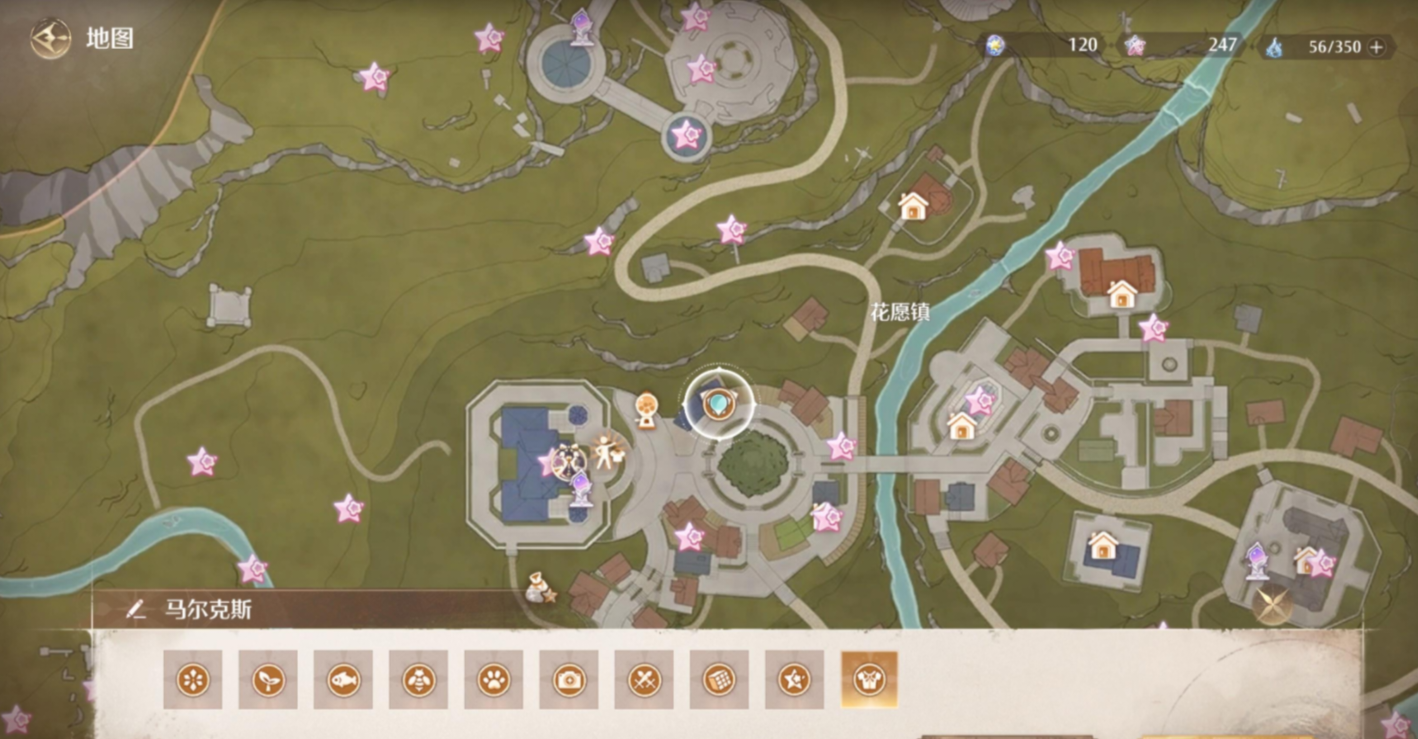Choose the bee insect category filter
The width and height of the screenshot is (1418, 739).
418,680
